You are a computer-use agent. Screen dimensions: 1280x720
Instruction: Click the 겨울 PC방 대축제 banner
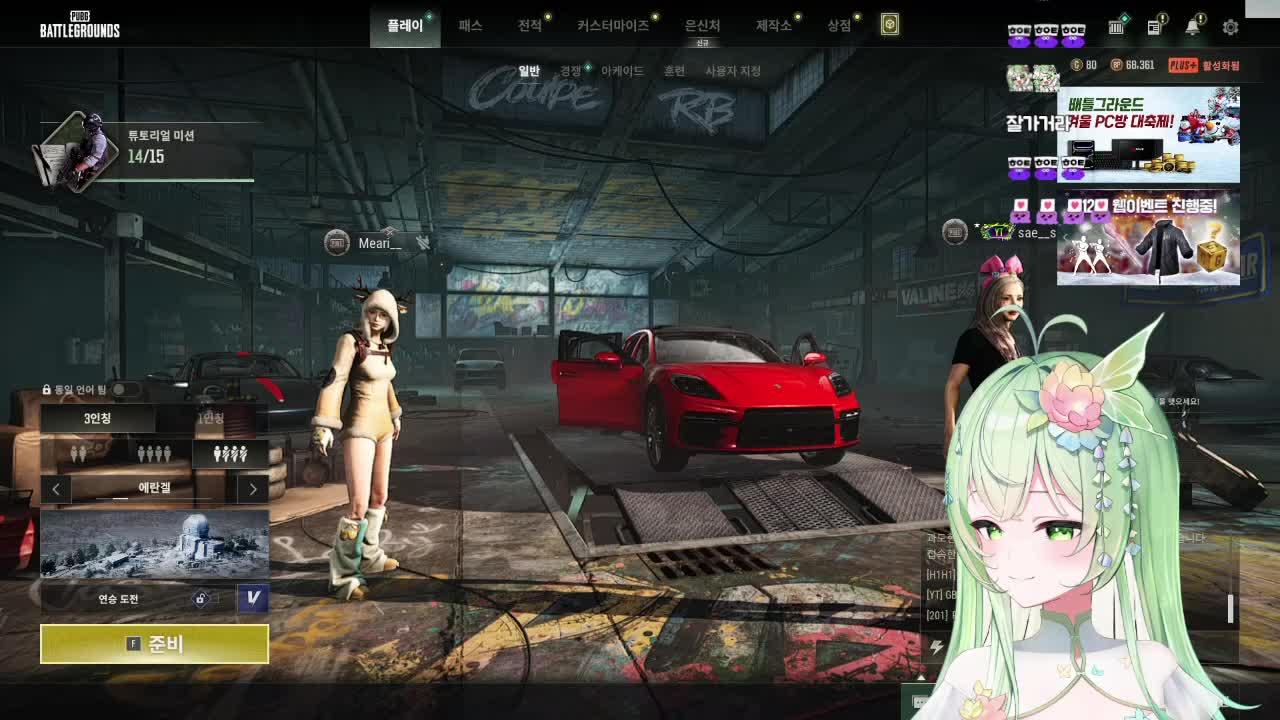tap(1148, 133)
